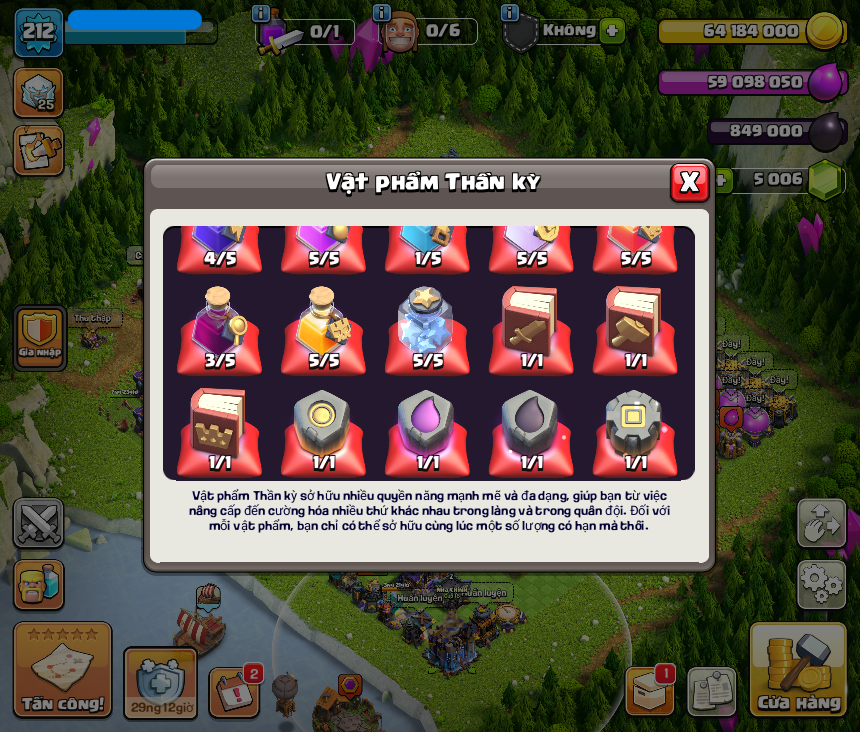Tap the Tấn công! attack button

[63, 669]
